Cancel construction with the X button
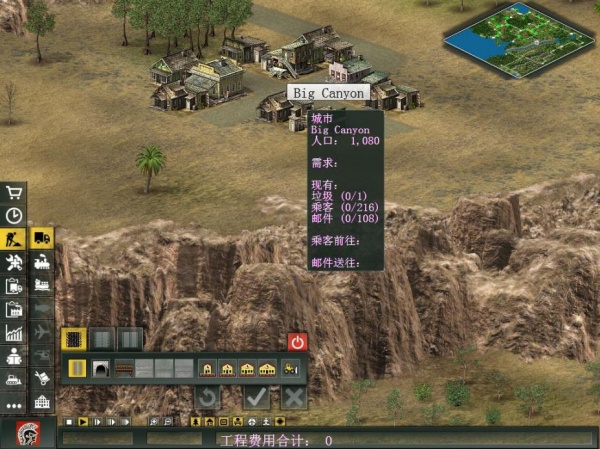 pyautogui.click(x=293, y=397)
